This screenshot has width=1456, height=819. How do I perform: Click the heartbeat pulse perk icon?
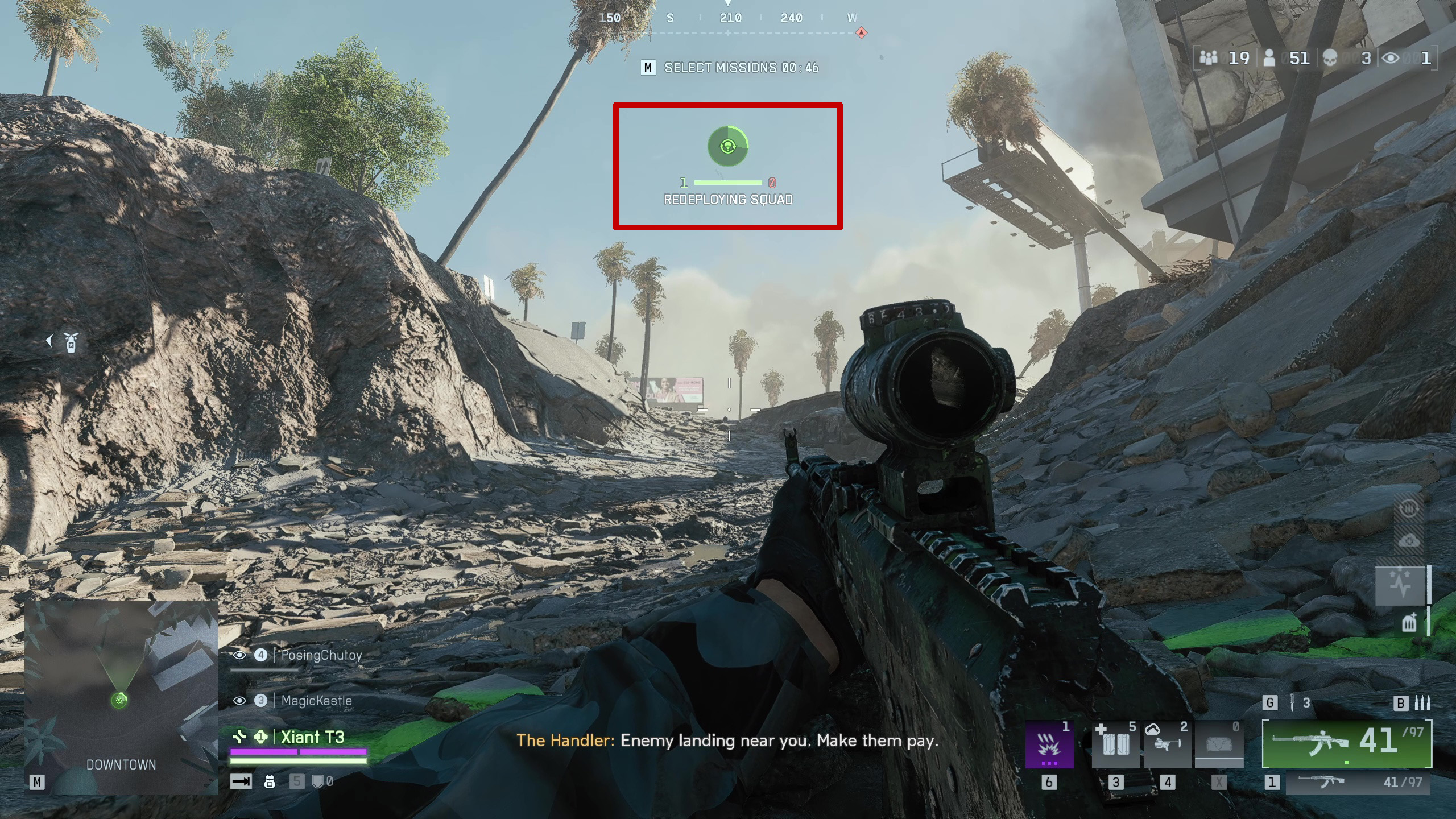click(x=1400, y=585)
